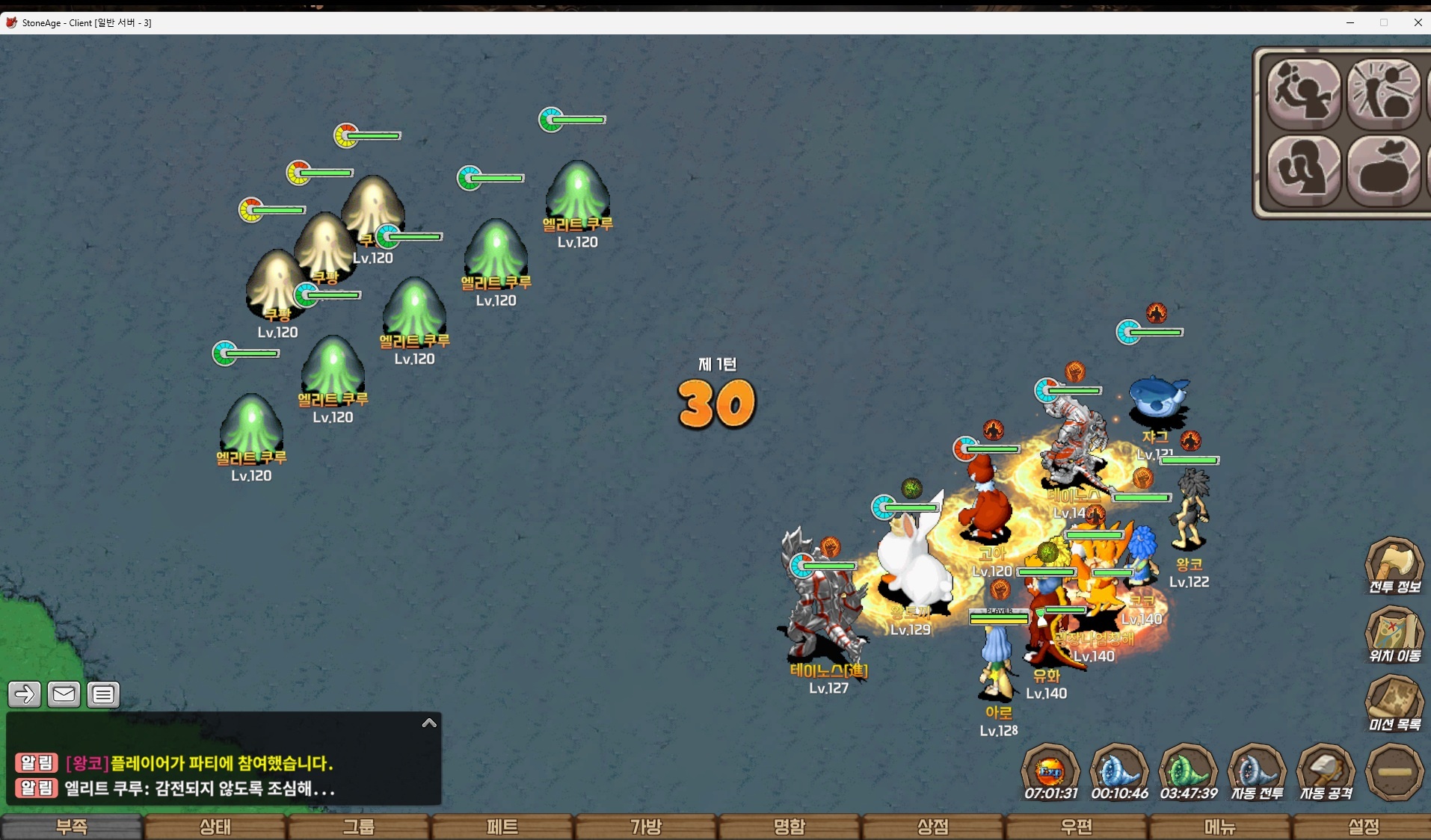
Task: Click the 메뉴 (Menu) button
Action: [1220, 827]
